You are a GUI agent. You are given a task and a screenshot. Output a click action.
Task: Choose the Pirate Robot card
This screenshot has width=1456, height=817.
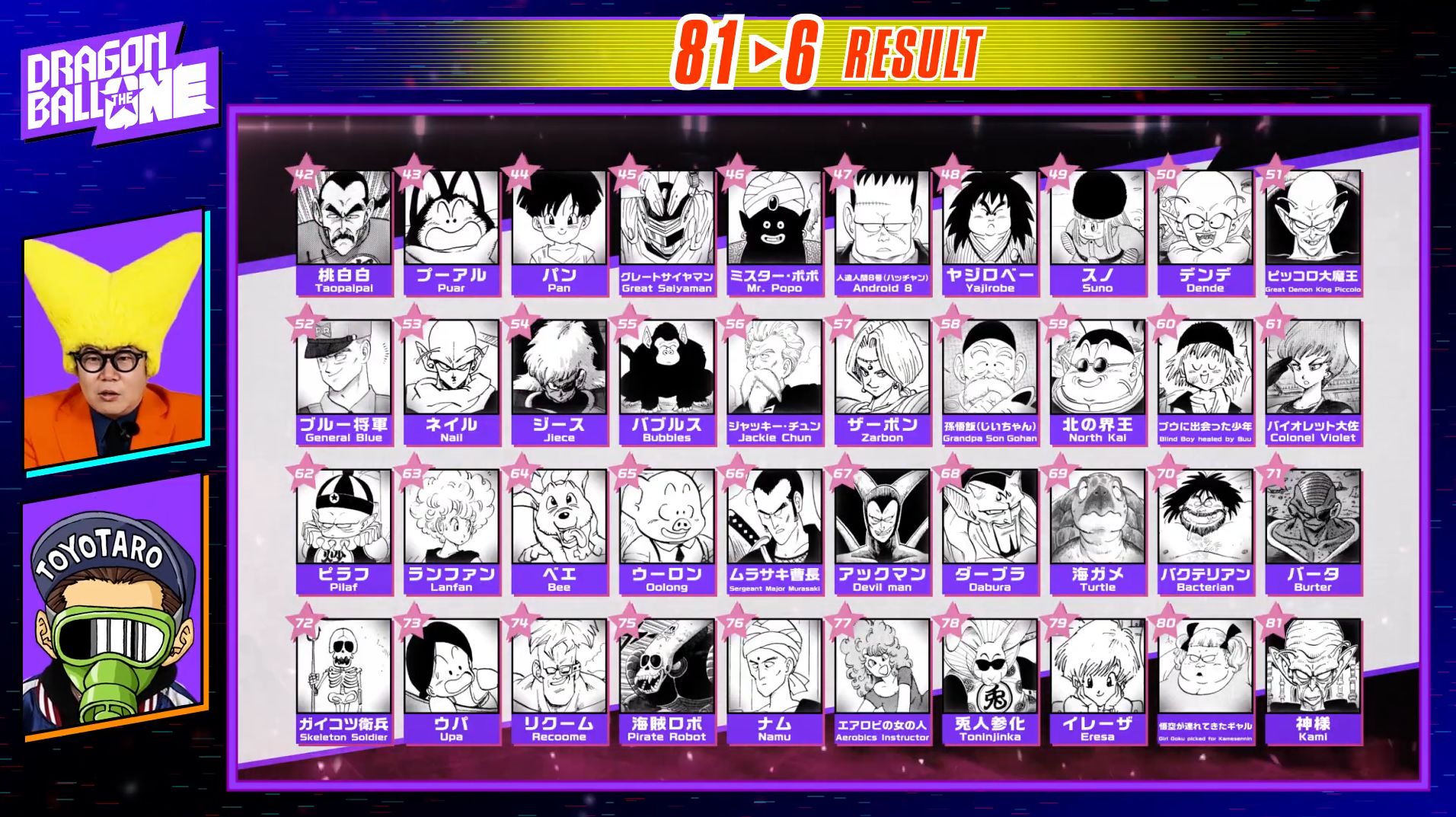[666, 680]
